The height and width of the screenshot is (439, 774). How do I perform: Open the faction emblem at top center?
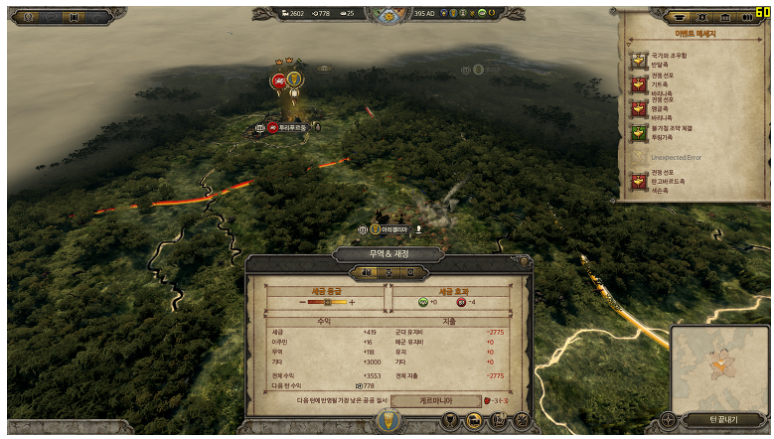click(x=384, y=14)
